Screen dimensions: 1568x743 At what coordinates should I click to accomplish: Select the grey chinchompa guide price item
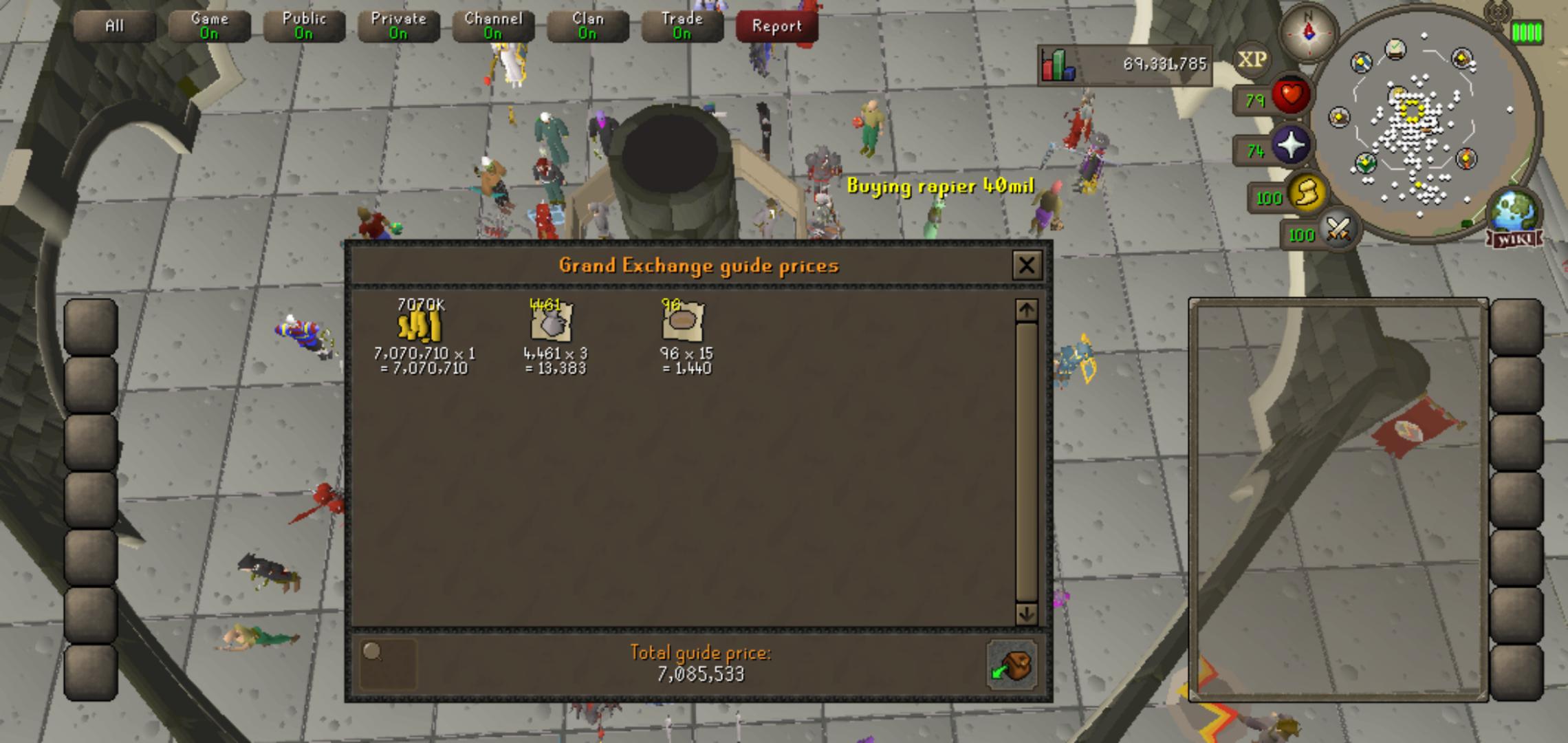(x=550, y=325)
